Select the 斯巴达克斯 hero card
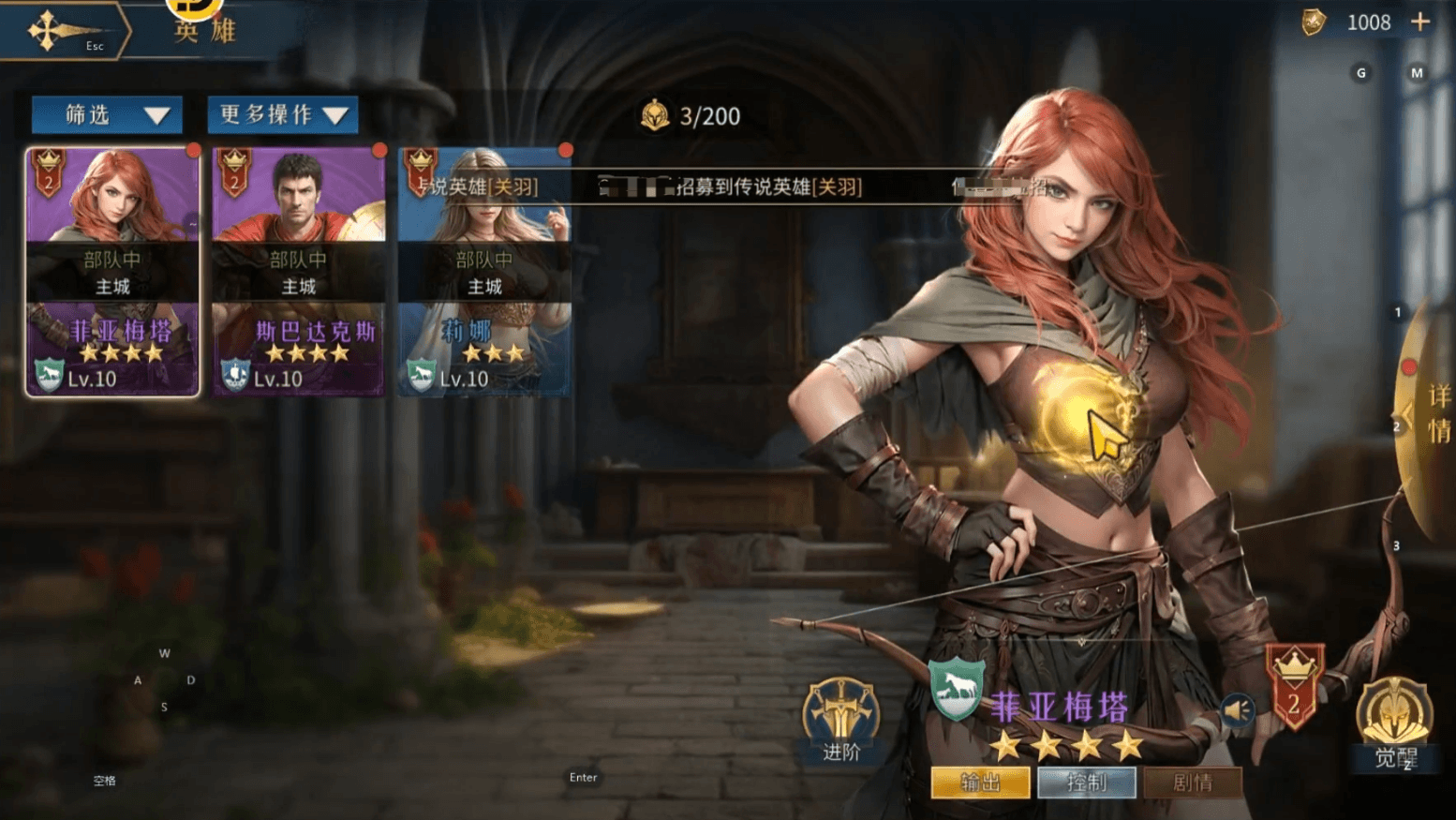This screenshot has height=820, width=1456. pos(298,272)
